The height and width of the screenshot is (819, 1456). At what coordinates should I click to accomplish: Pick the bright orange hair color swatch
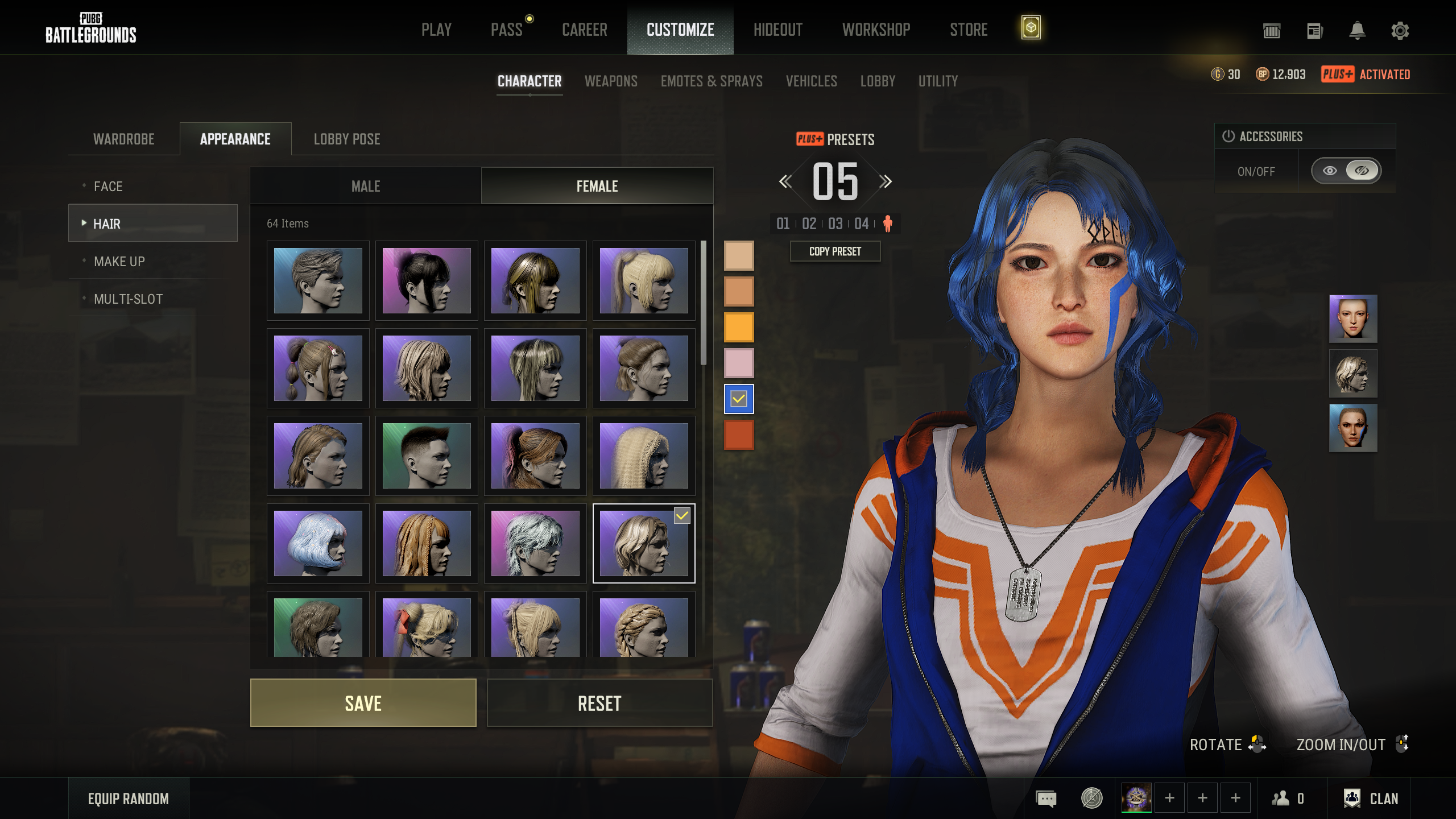[x=738, y=327]
